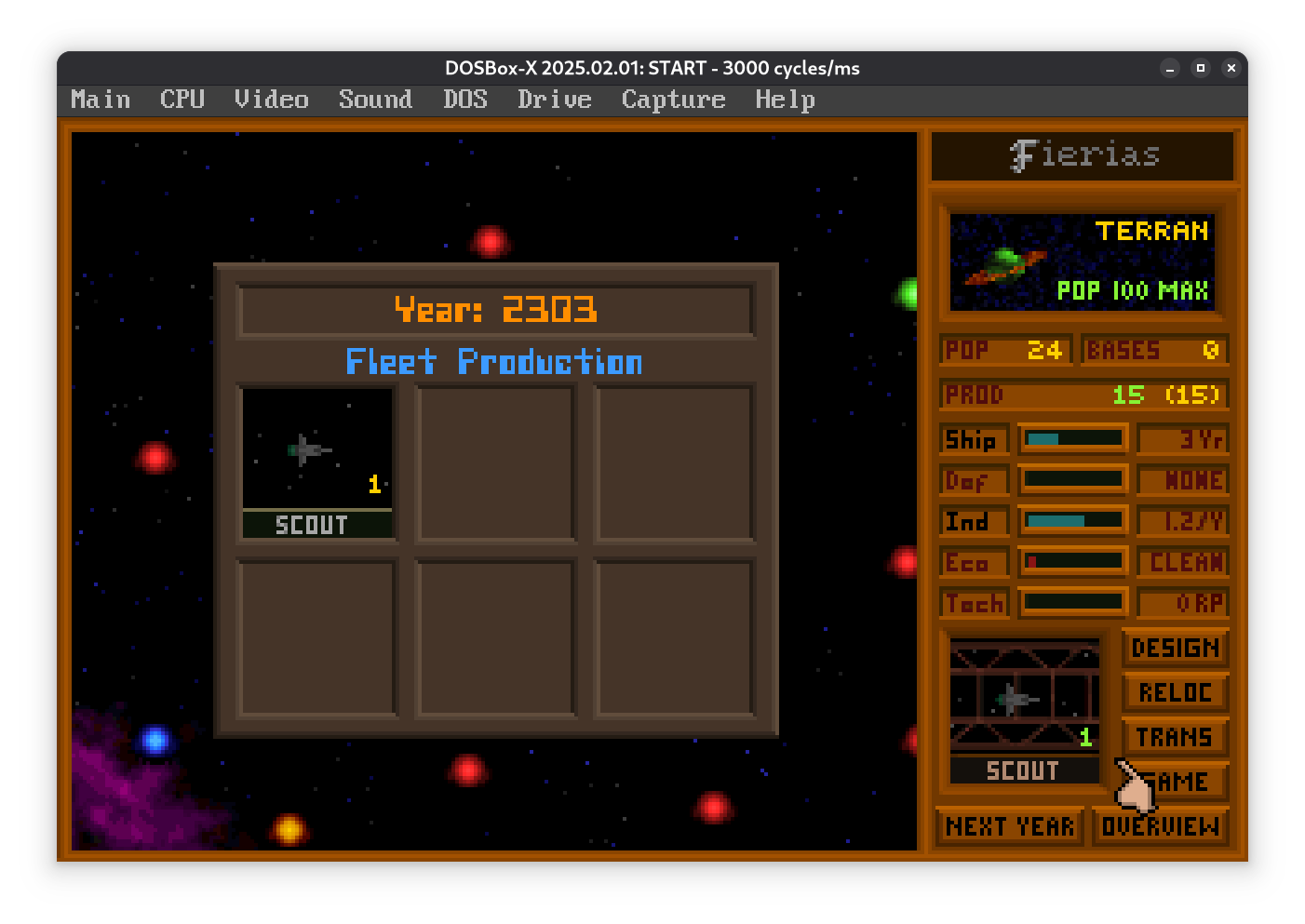Open the ship Design screen
Image resolution: width=1305 pixels, height=924 pixels.
point(1175,648)
